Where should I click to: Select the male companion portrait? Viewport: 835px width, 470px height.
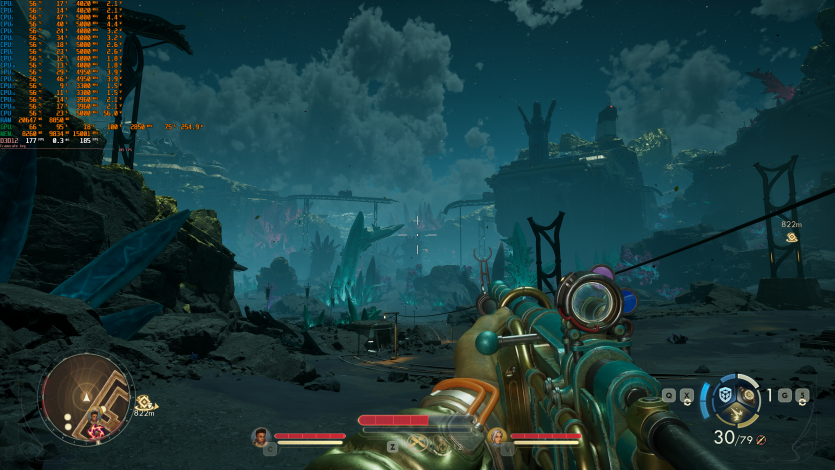click(262, 436)
